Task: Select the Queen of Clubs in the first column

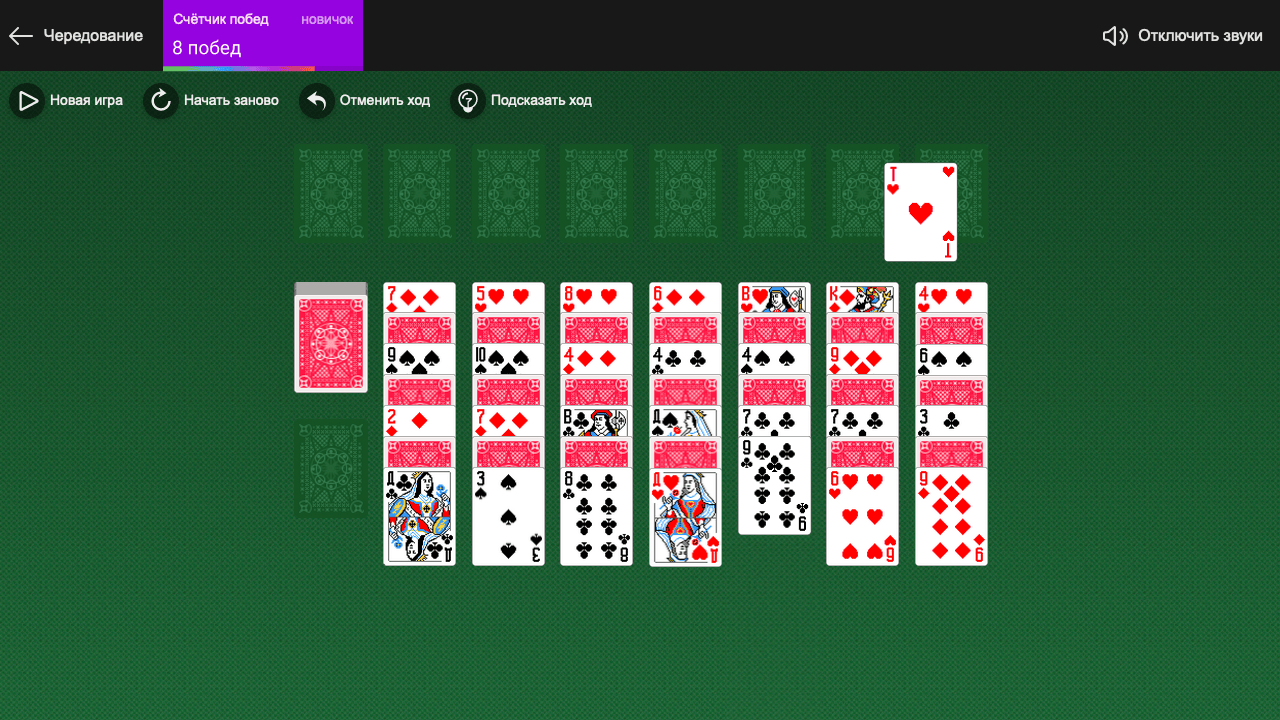Action: click(419, 515)
